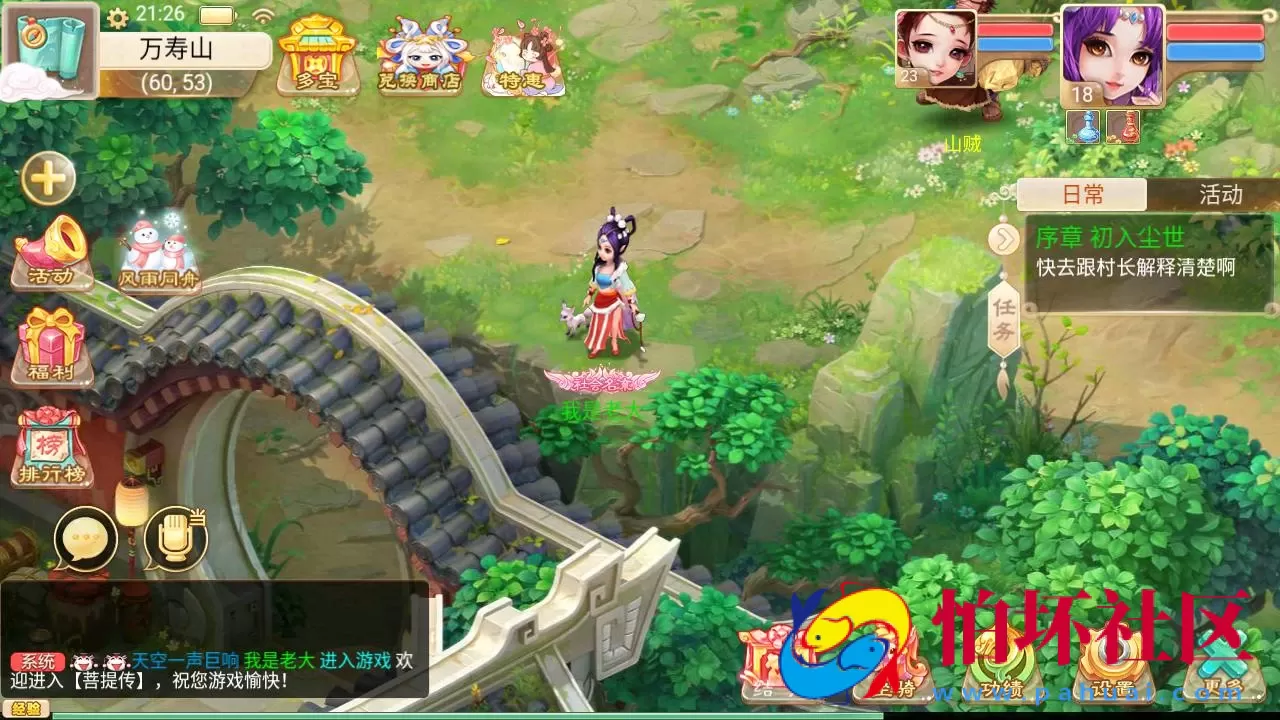1280x720 pixels.
Task: Open the chat speech bubble button
Action: [86, 538]
